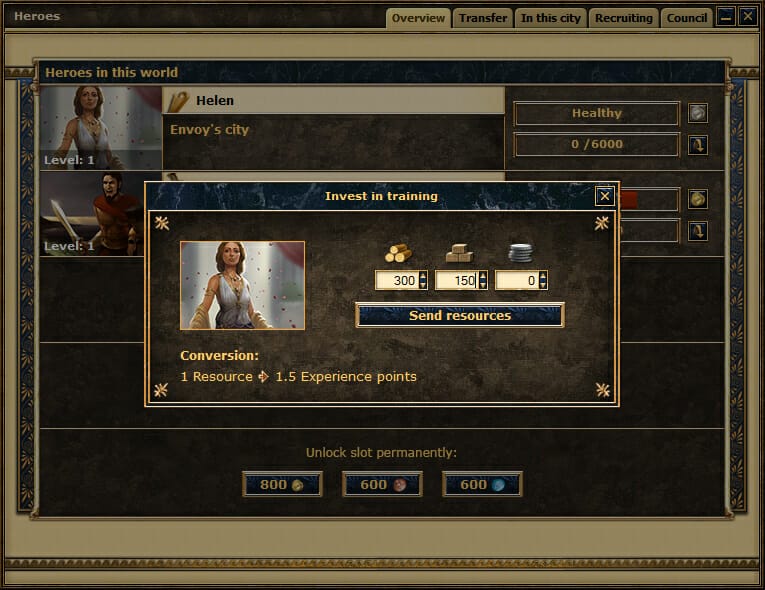765x590 pixels.
Task: Unlock slot for 600 red coins
Action: point(382,485)
